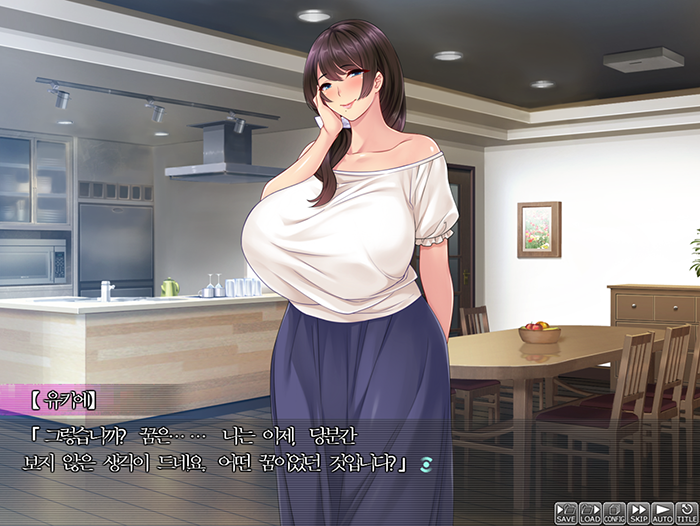Return to the TITLE screen
700x526 pixels.
click(686, 513)
